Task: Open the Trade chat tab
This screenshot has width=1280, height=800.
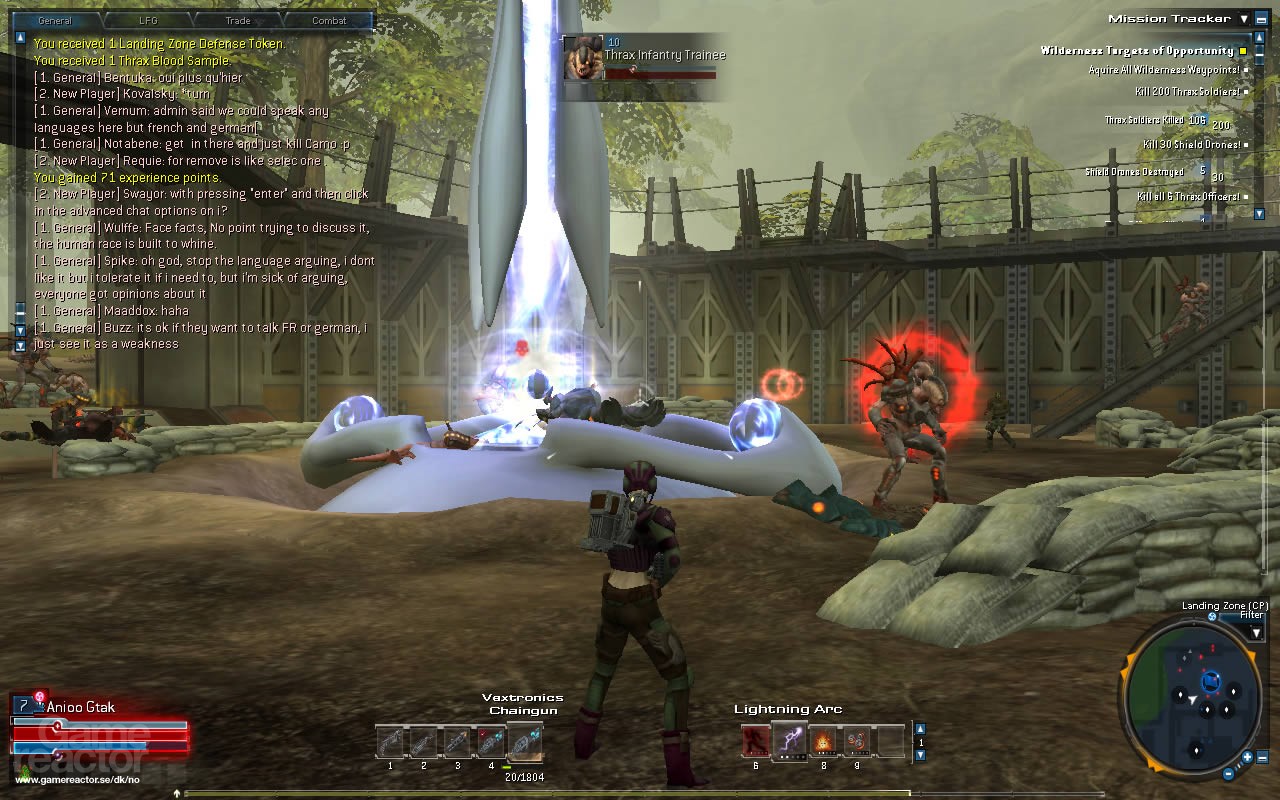Action: [x=236, y=20]
